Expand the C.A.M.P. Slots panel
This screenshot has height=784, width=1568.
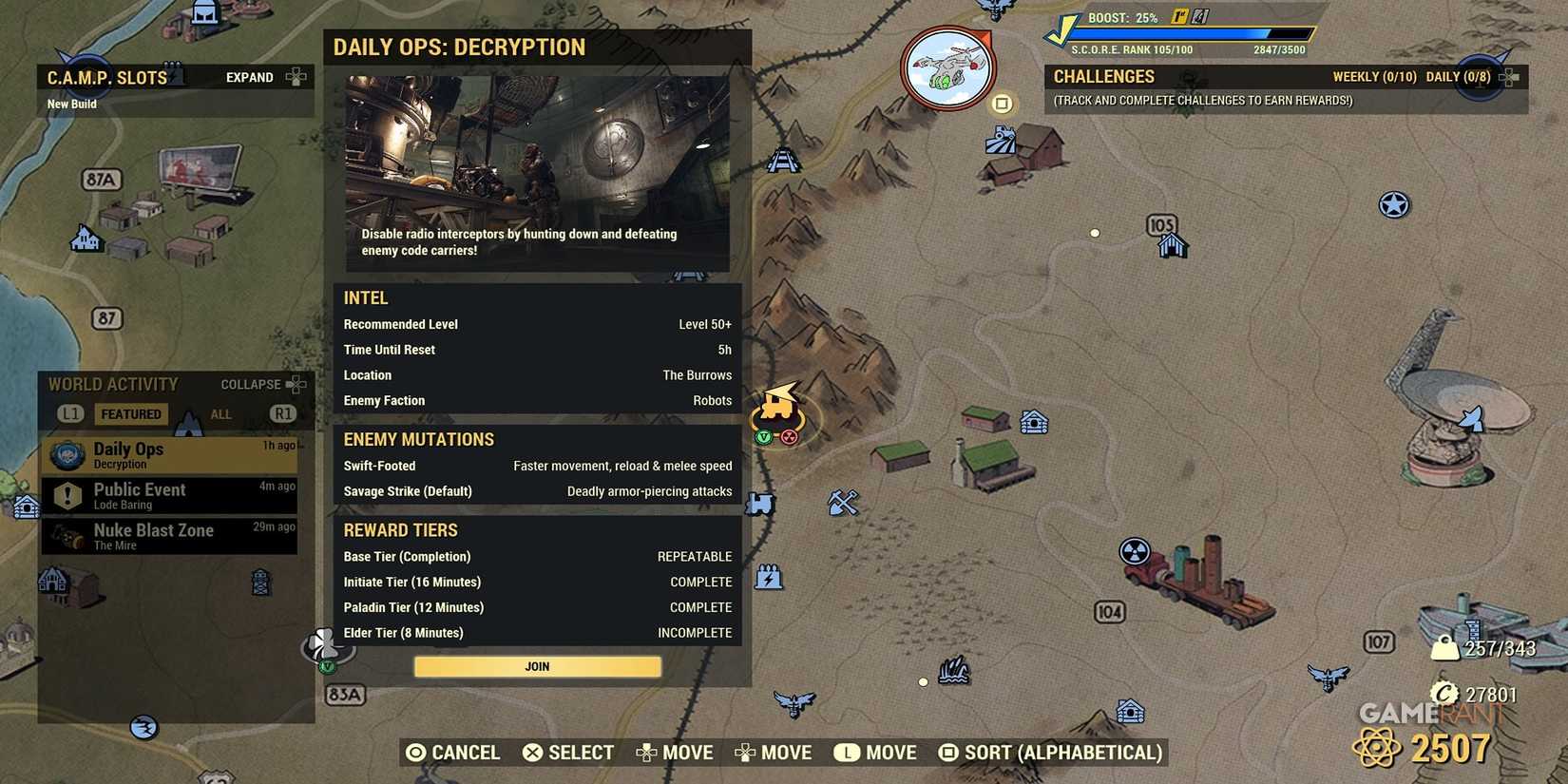click(x=249, y=77)
